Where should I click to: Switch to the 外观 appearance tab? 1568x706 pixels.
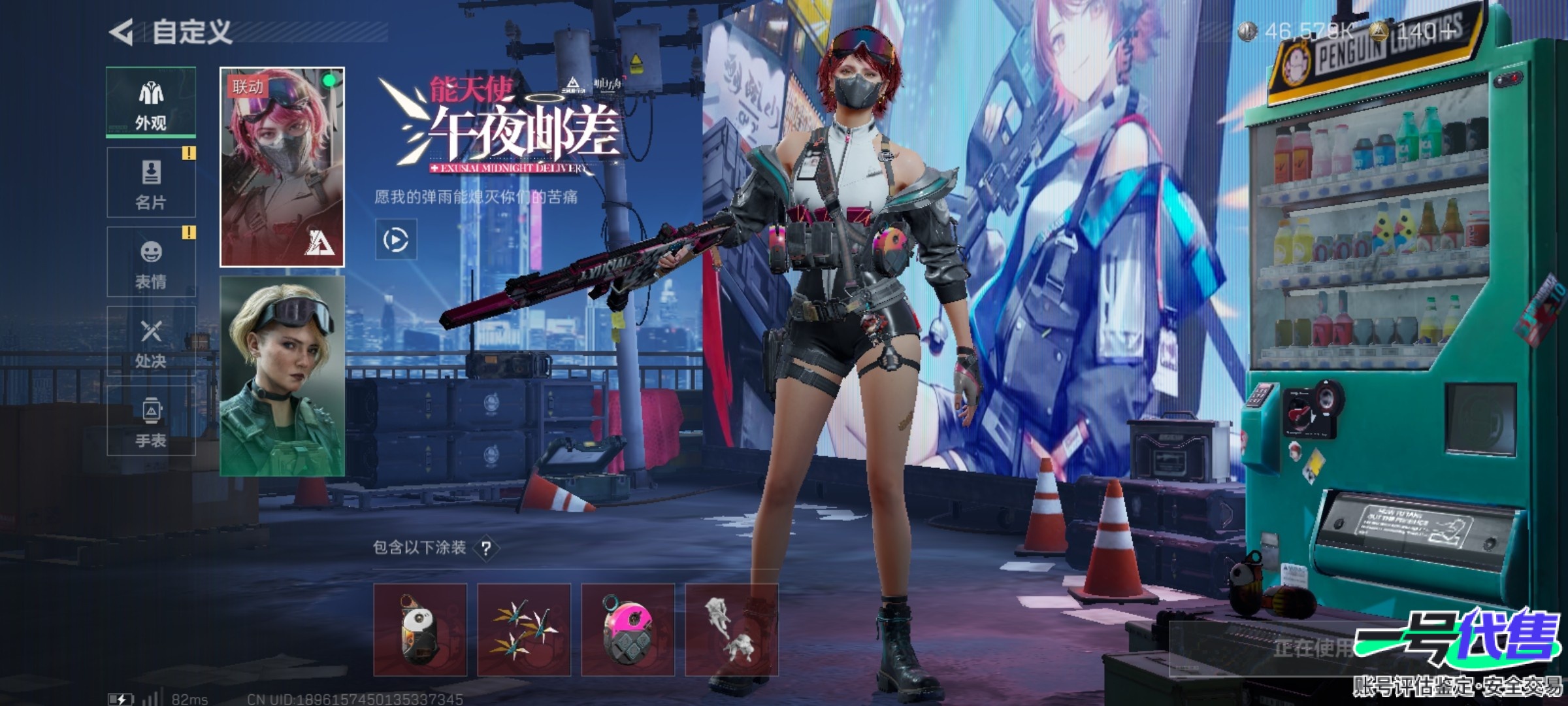(151, 103)
